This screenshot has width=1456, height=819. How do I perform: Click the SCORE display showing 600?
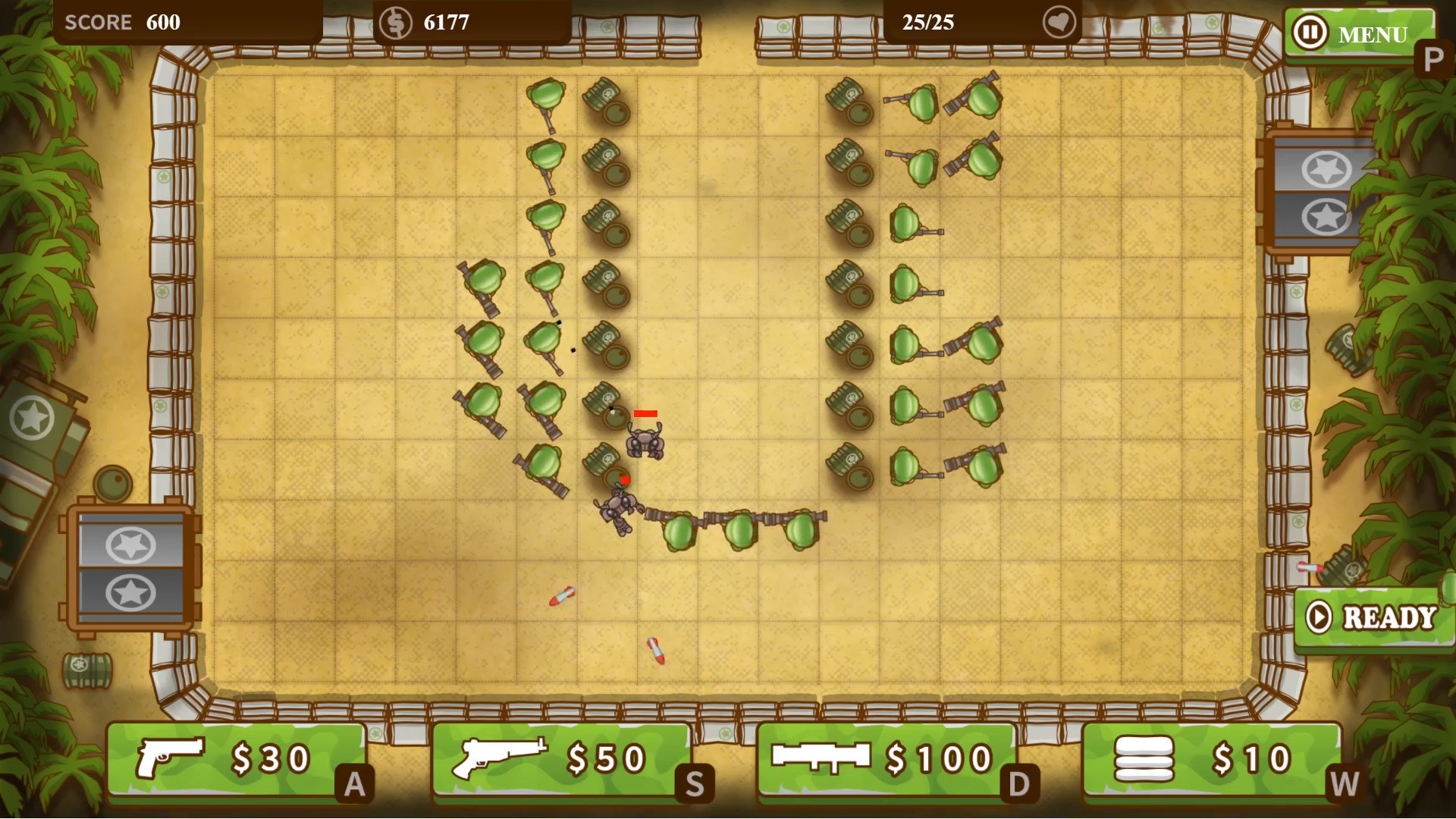[121, 22]
